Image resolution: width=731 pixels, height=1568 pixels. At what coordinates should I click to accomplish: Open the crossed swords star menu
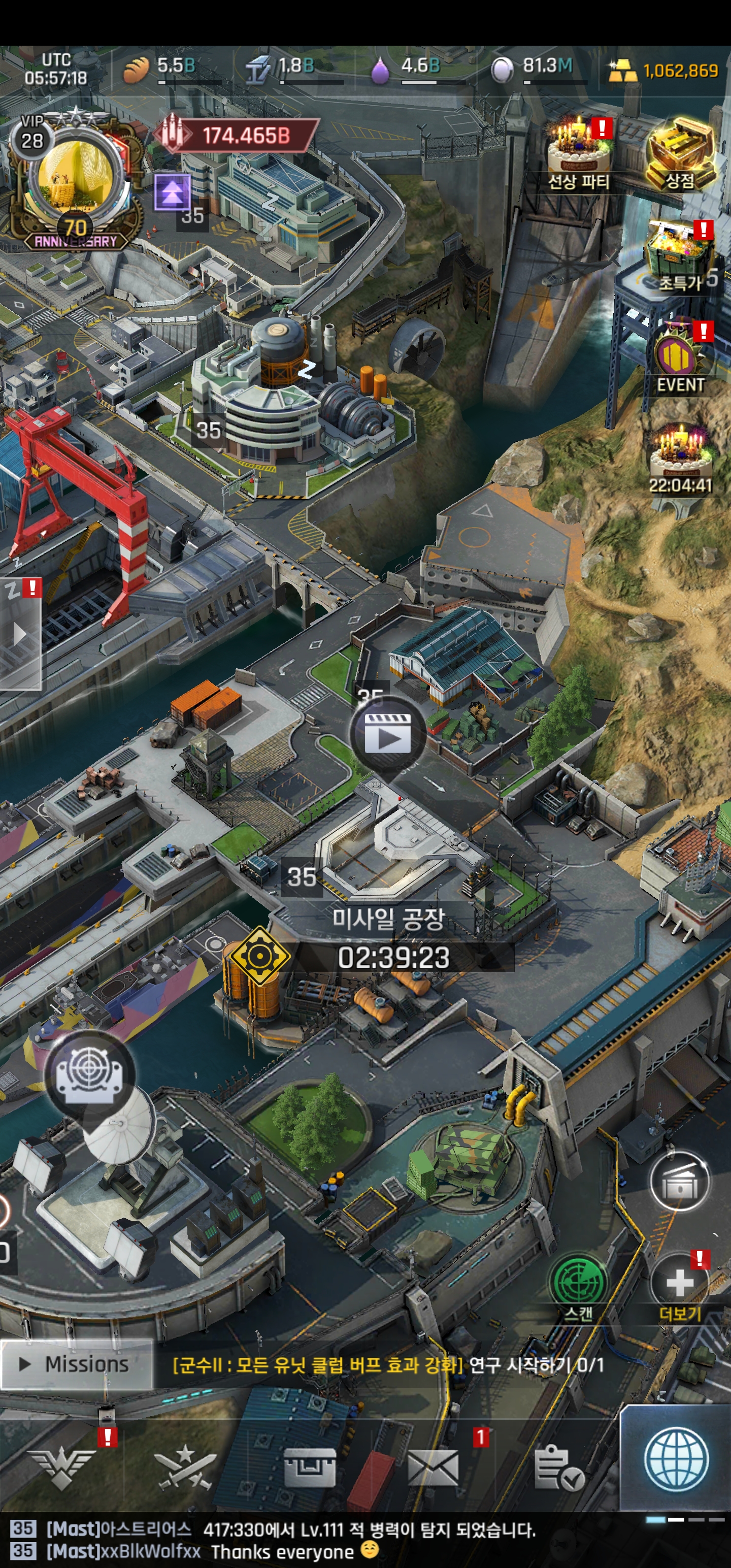point(185,1467)
